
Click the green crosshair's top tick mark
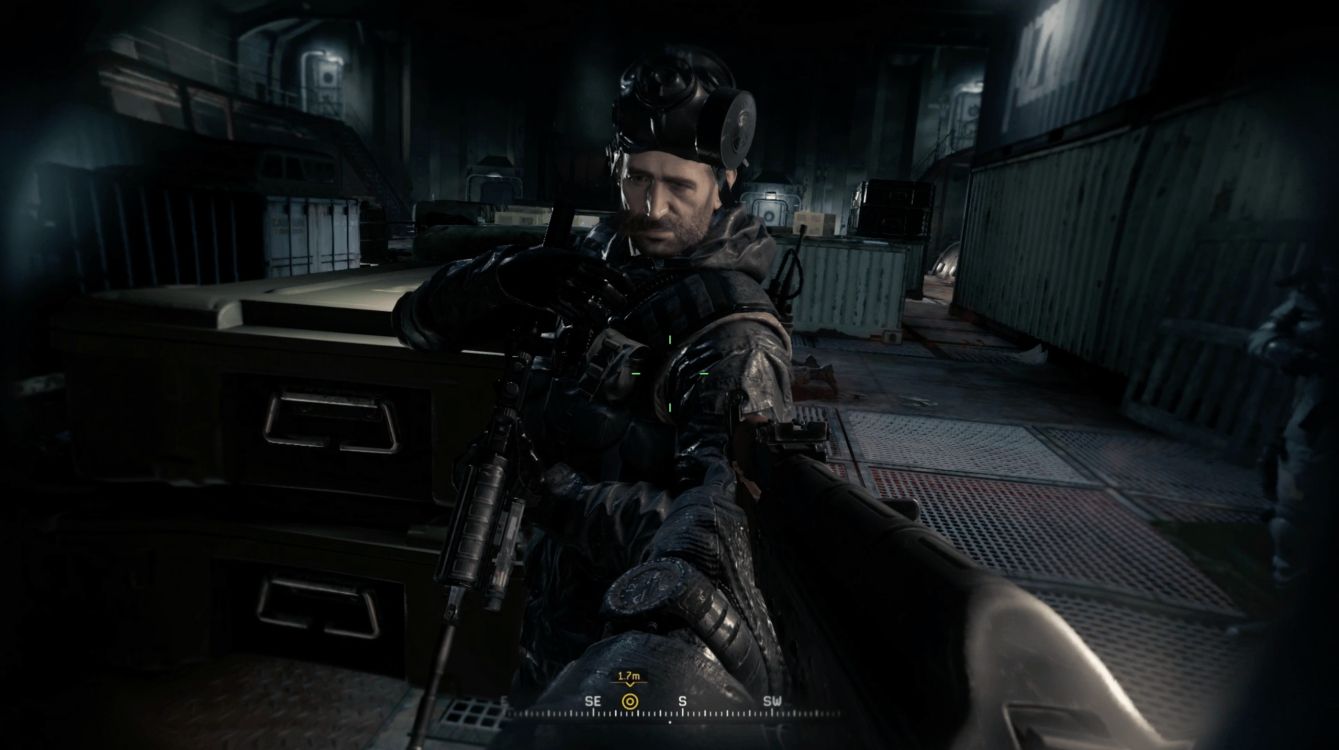[x=670, y=339]
